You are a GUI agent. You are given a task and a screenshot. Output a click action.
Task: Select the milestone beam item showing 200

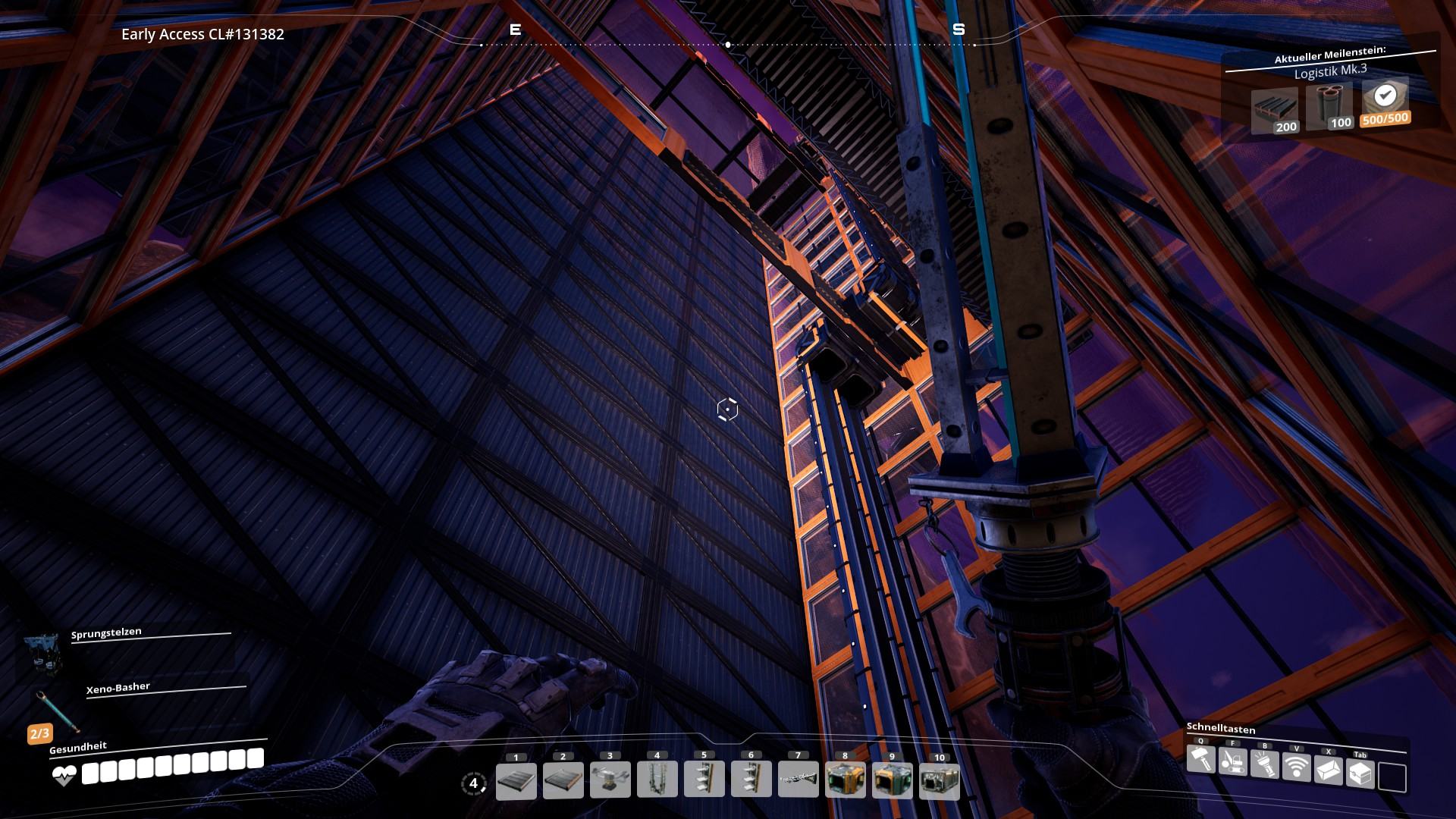(x=1275, y=111)
